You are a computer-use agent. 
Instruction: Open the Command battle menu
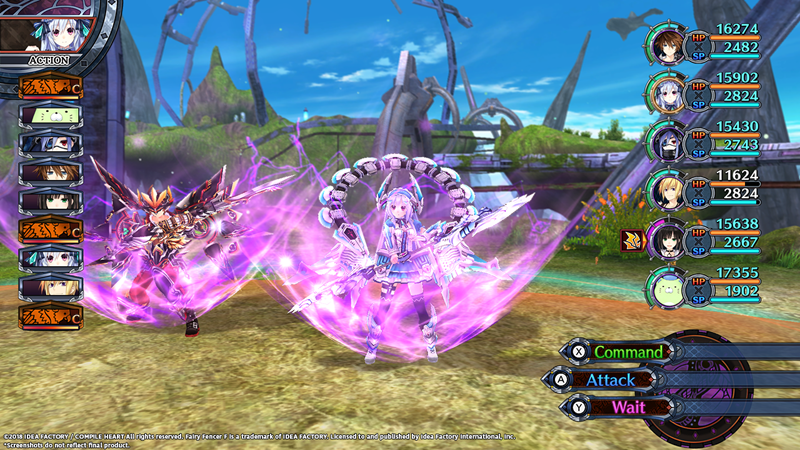click(627, 352)
